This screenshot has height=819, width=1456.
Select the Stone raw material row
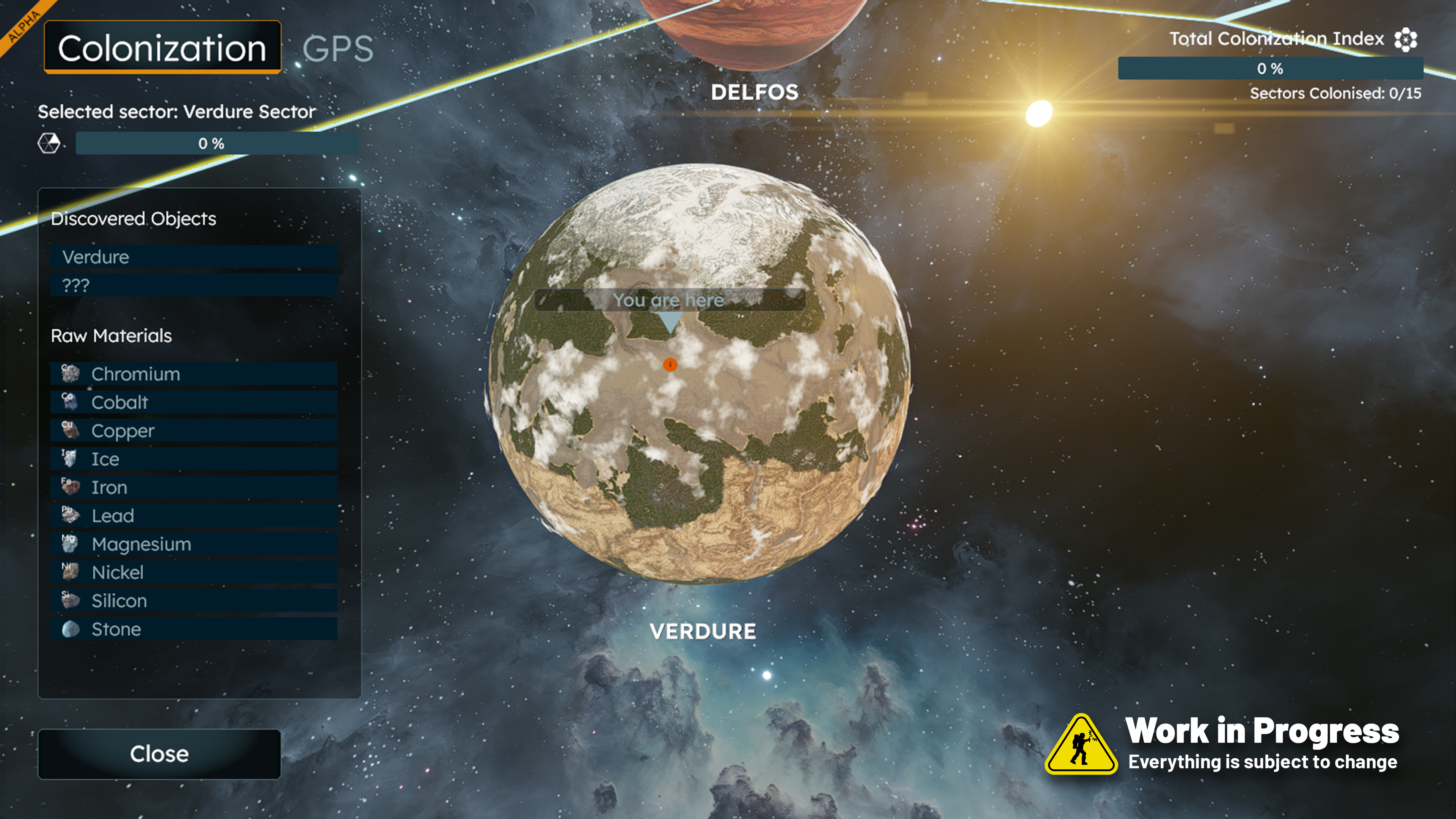click(193, 629)
